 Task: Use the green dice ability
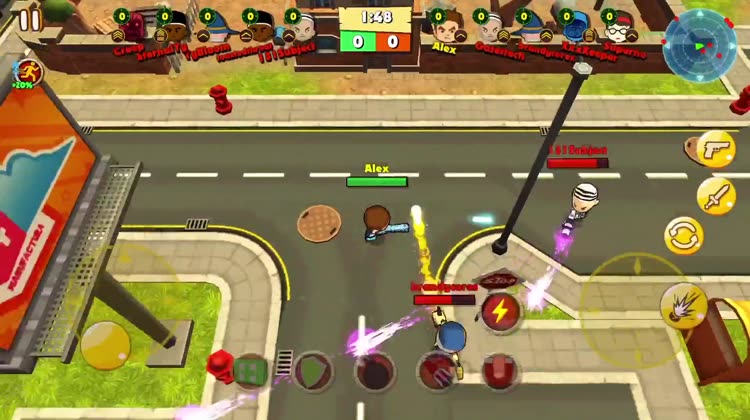coord(250,372)
